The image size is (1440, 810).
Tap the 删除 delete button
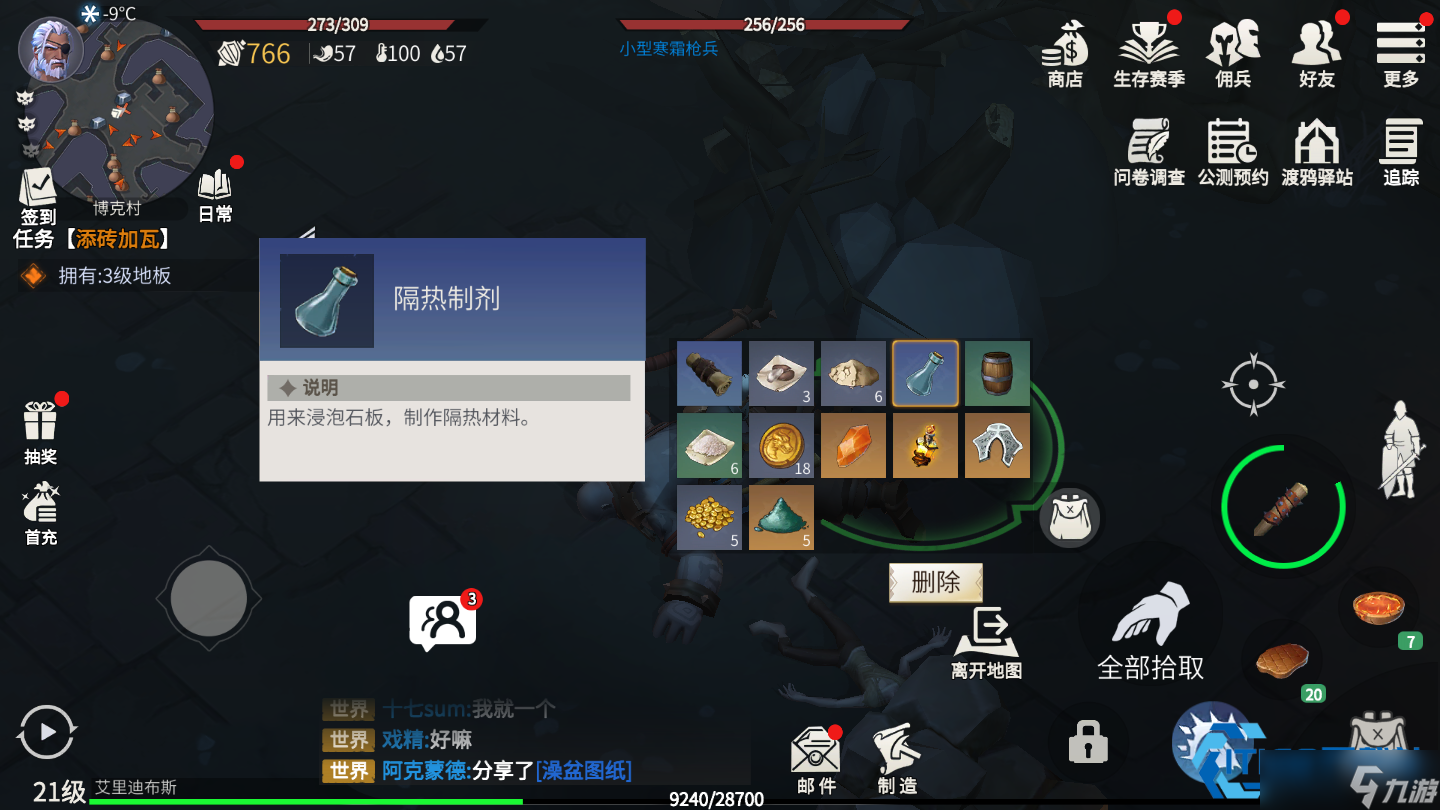pyautogui.click(x=935, y=582)
